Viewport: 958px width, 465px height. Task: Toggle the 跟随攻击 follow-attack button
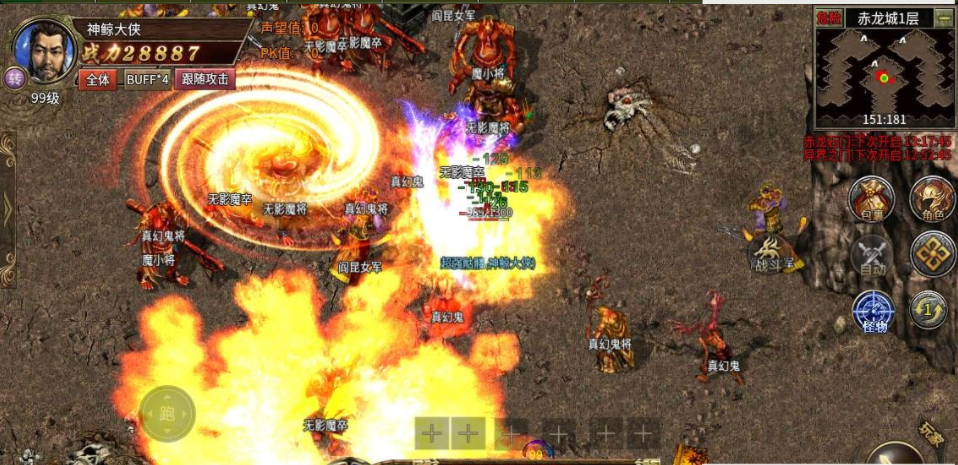point(206,79)
